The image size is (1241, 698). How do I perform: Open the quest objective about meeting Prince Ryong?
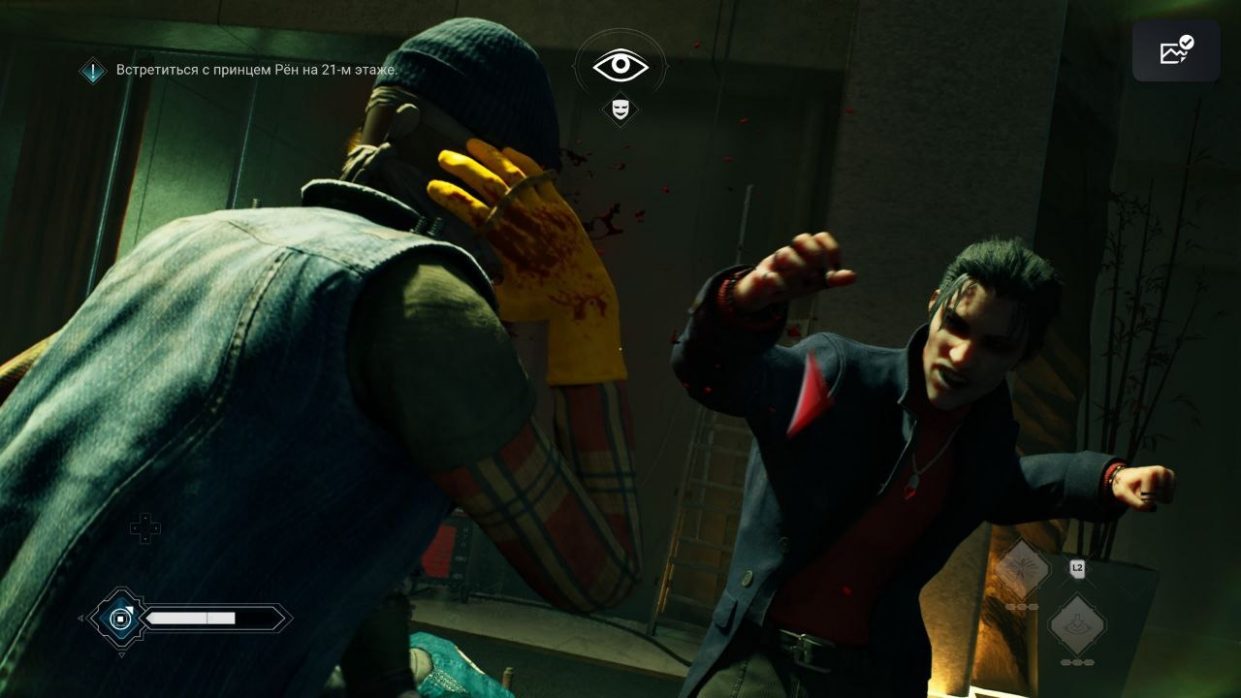pos(256,70)
